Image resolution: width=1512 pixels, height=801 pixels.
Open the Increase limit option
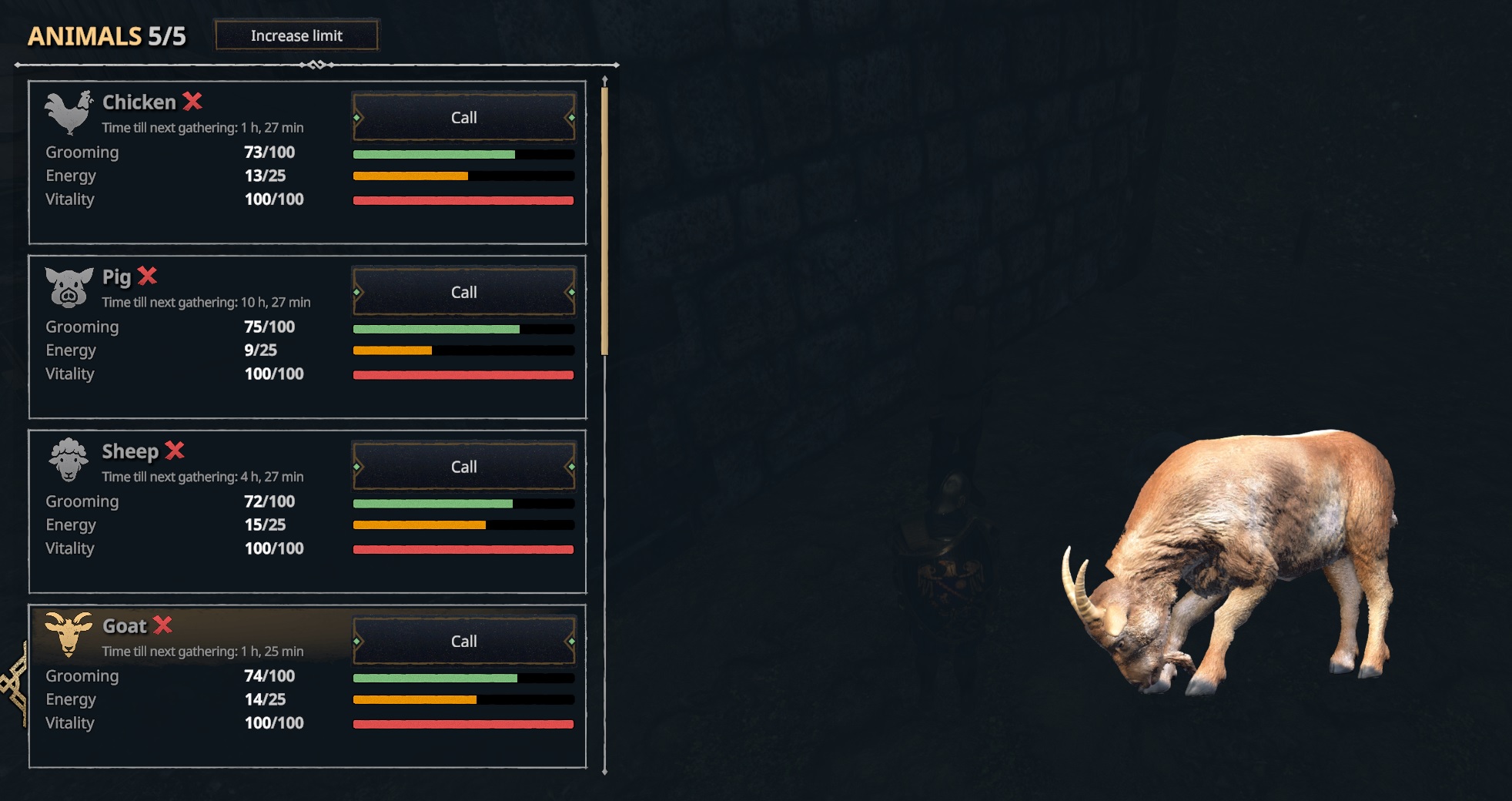[296, 35]
